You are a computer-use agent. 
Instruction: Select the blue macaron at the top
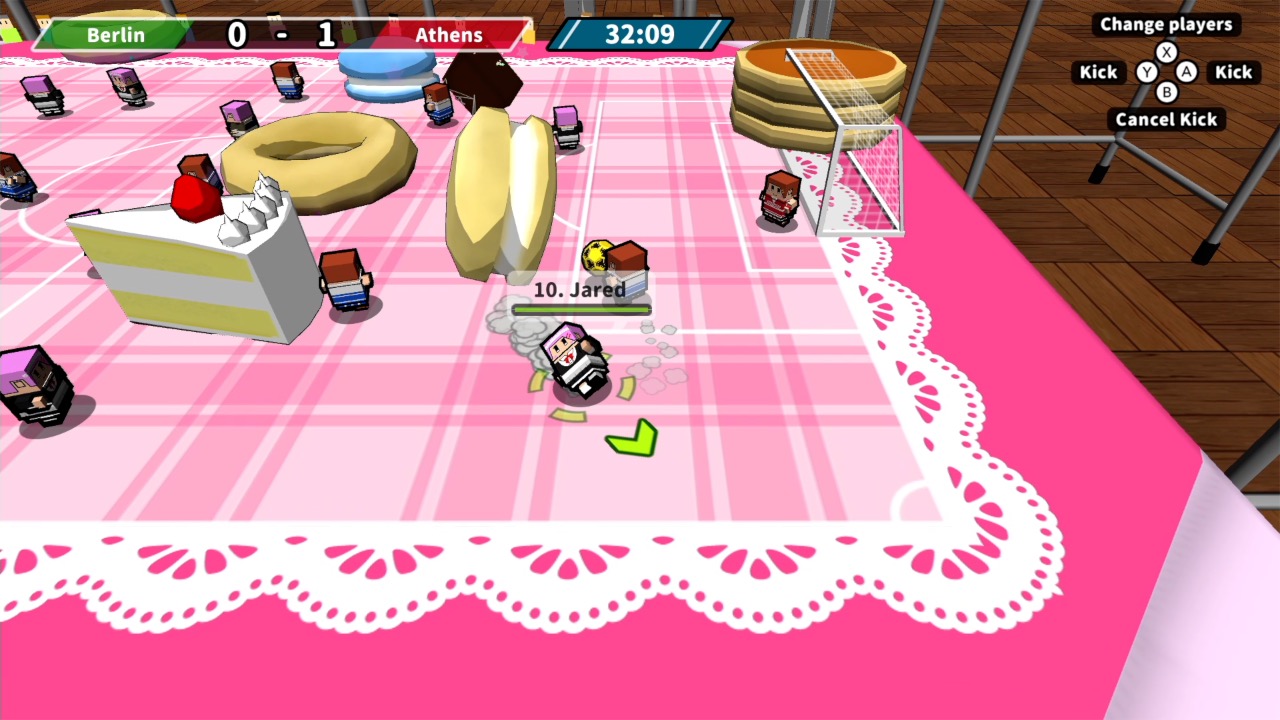tap(385, 70)
